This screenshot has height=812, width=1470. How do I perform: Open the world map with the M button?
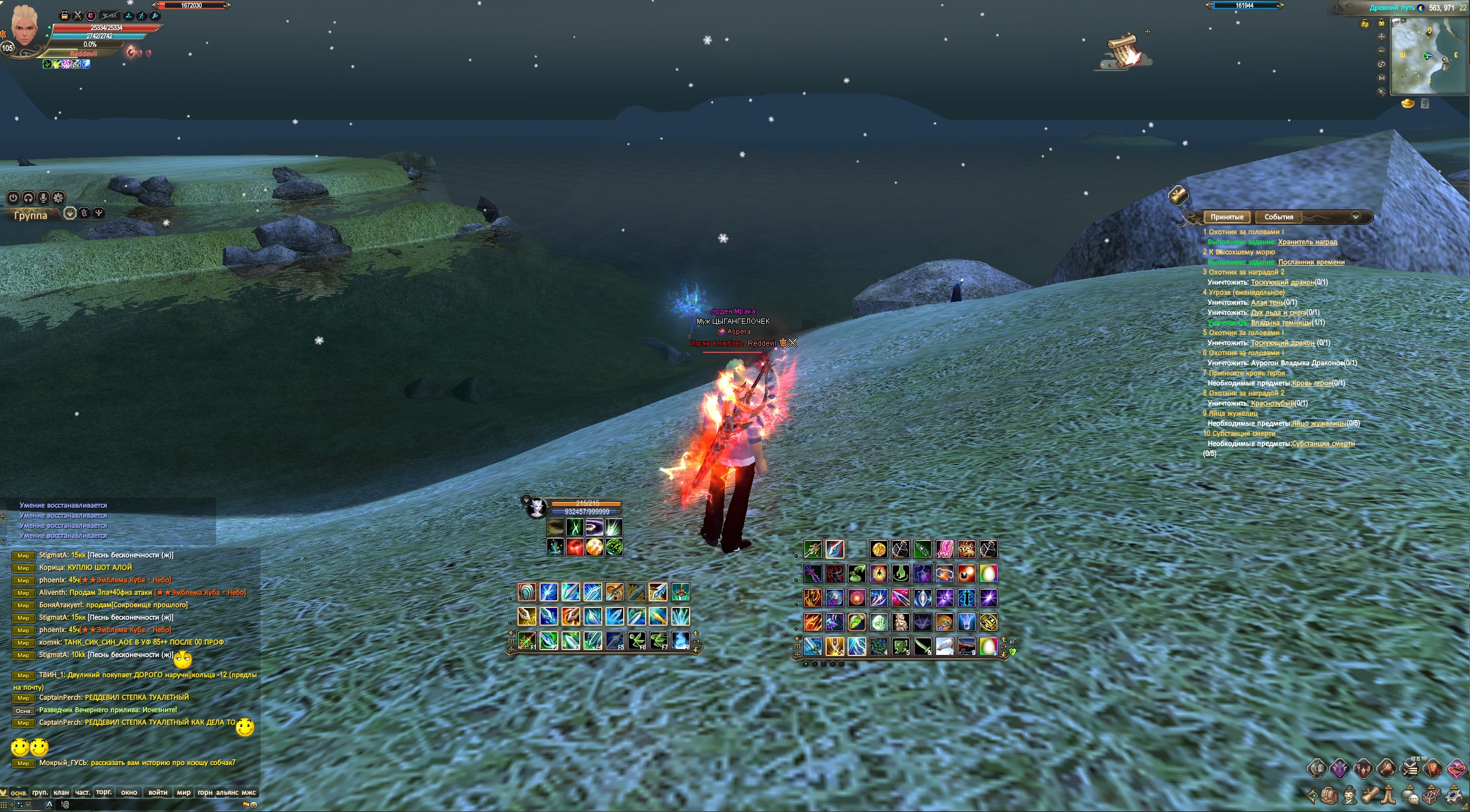pos(1382,78)
